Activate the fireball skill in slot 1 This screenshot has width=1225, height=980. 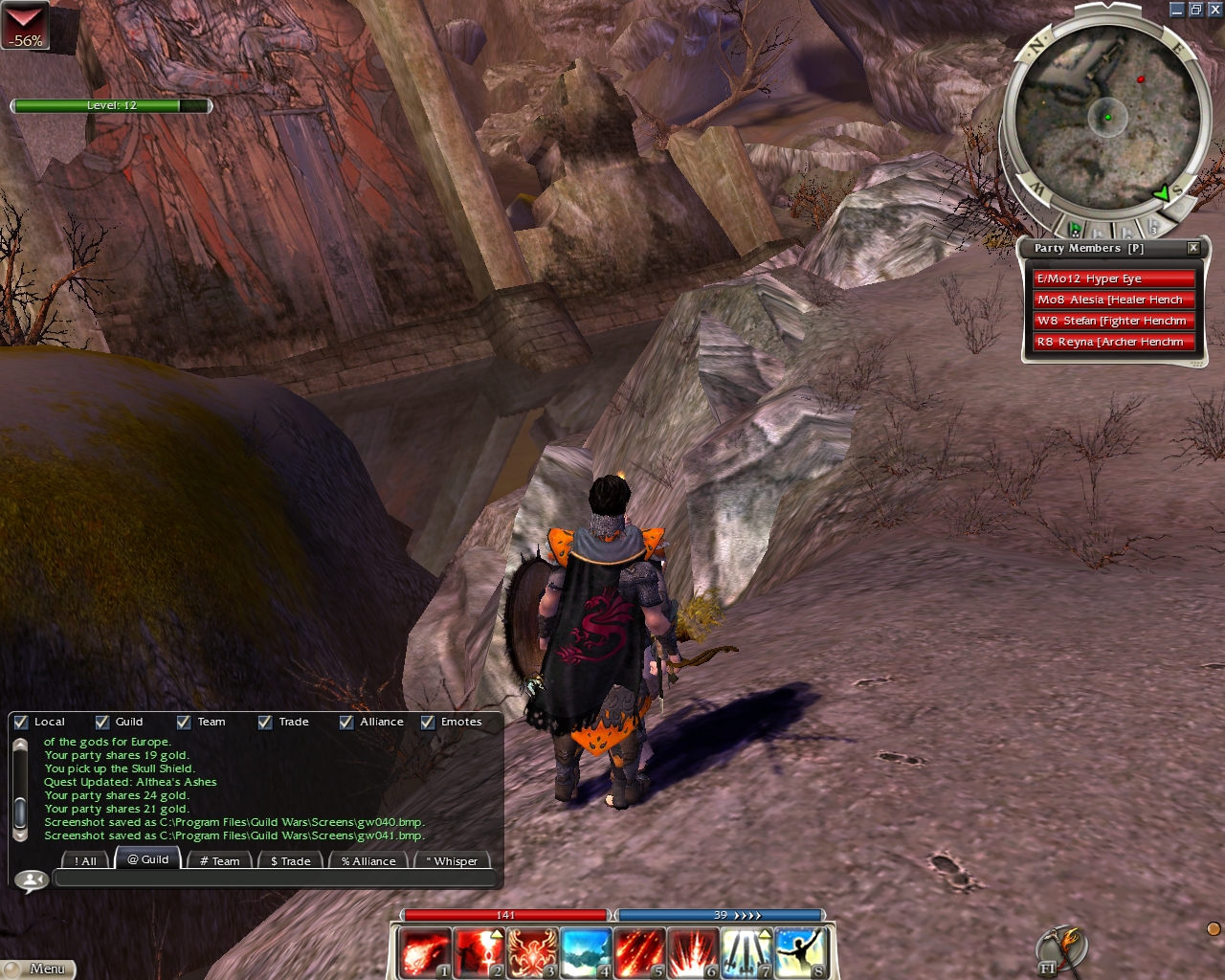(424, 952)
